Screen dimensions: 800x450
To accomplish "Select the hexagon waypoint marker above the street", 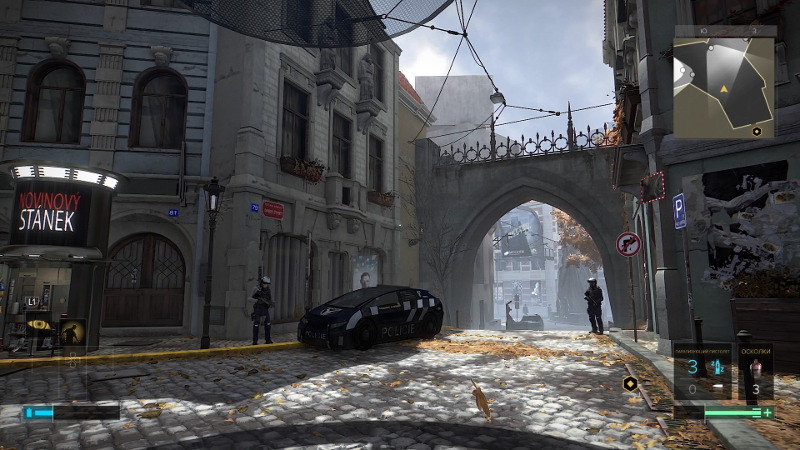I will click(630, 383).
